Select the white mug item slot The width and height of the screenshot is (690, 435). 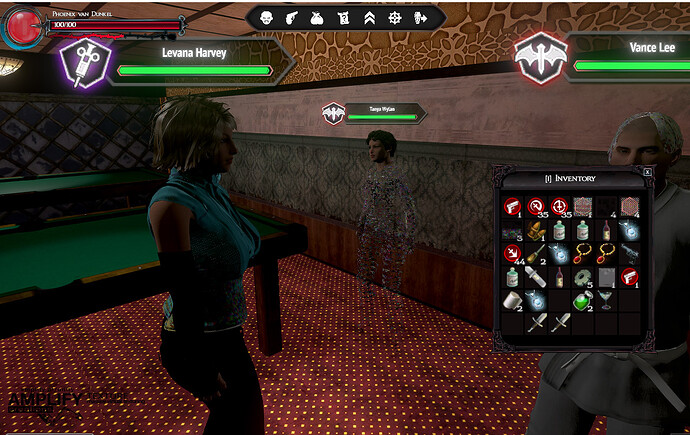click(511, 299)
